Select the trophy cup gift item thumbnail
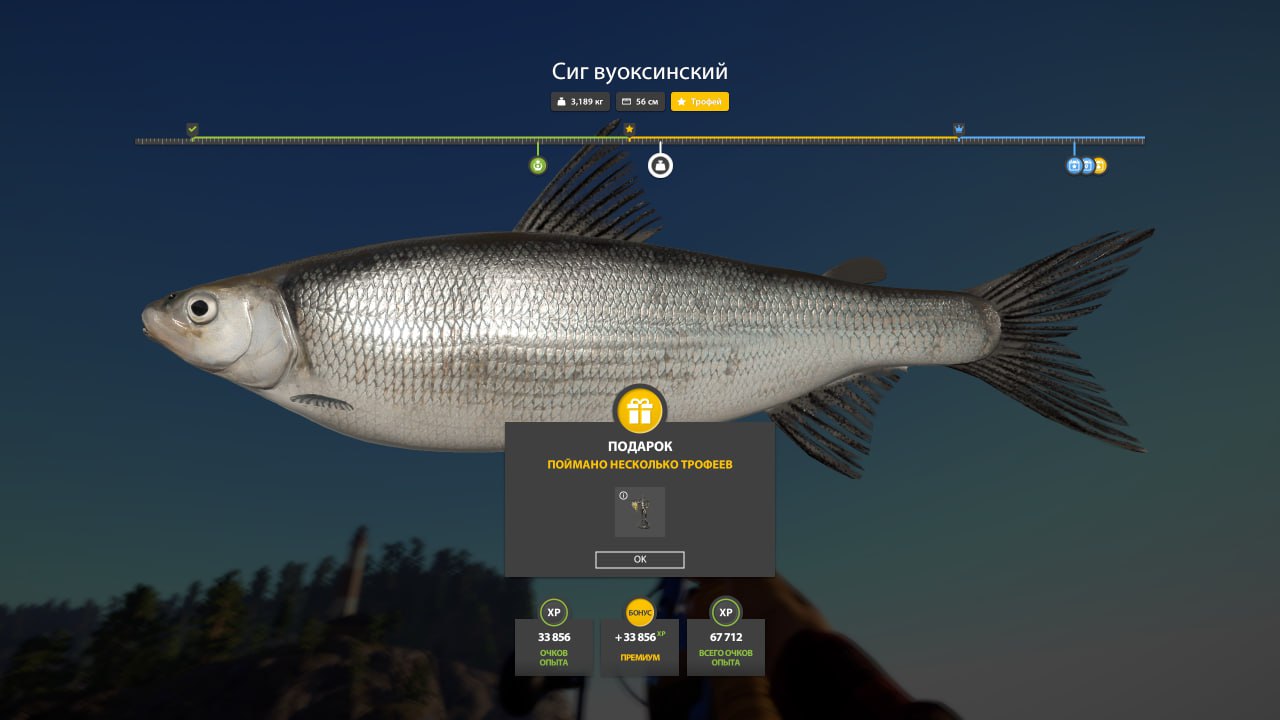 tap(641, 514)
